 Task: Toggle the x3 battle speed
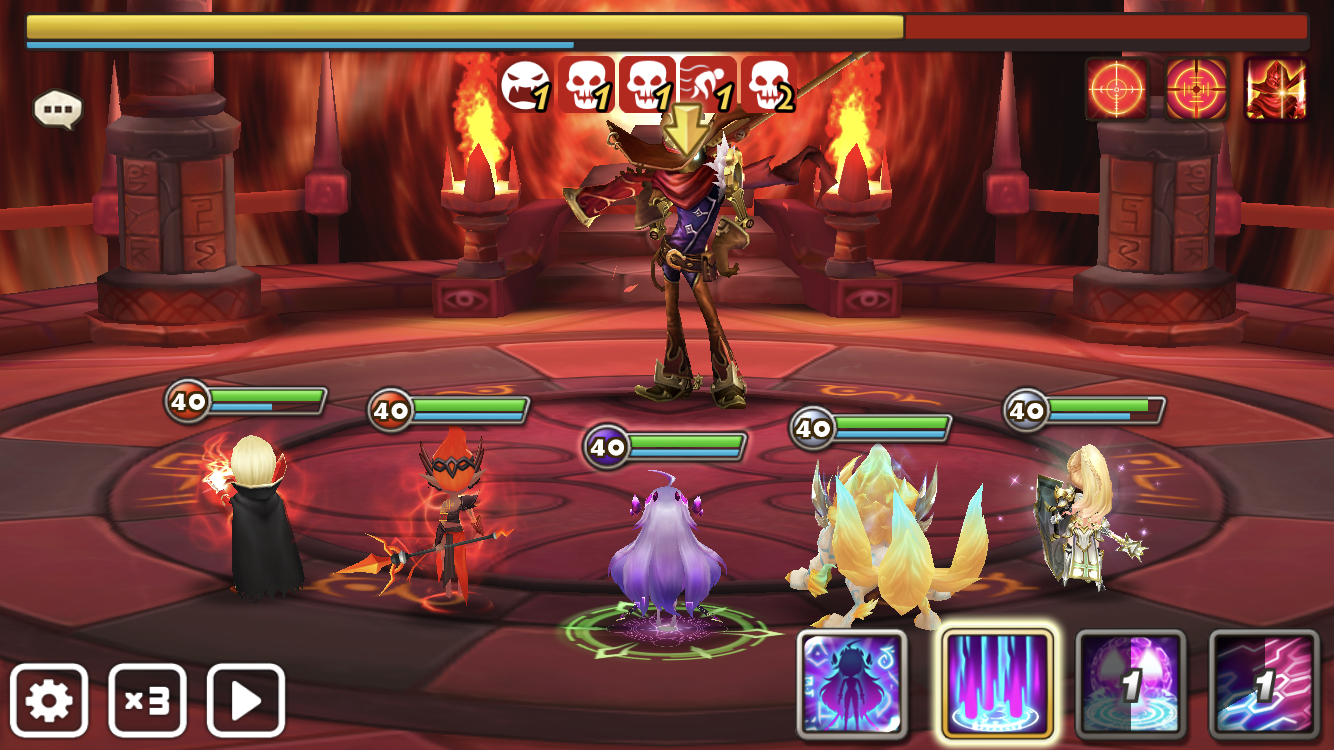point(147,700)
